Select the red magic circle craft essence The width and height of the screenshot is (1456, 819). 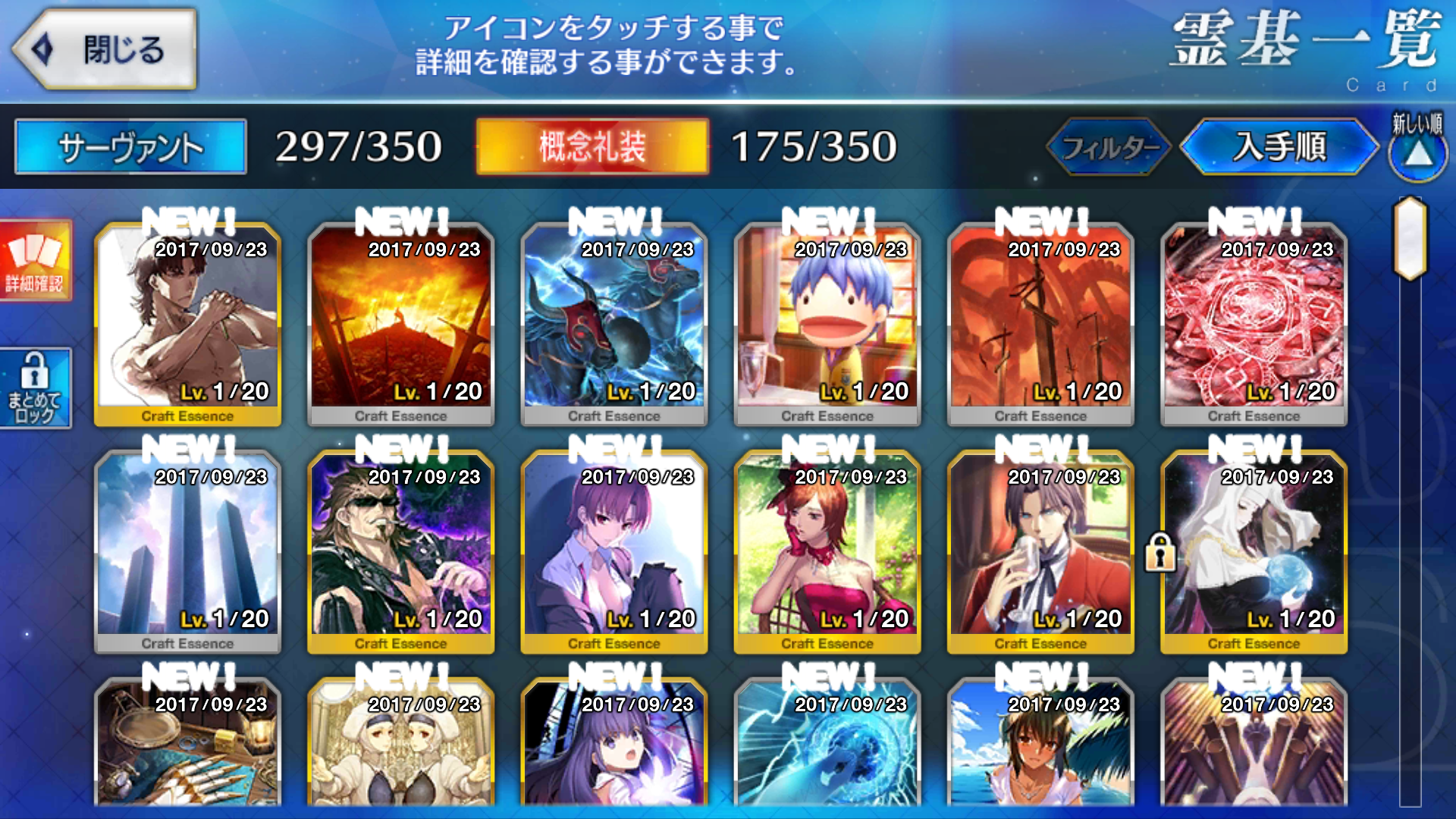coord(1254,324)
